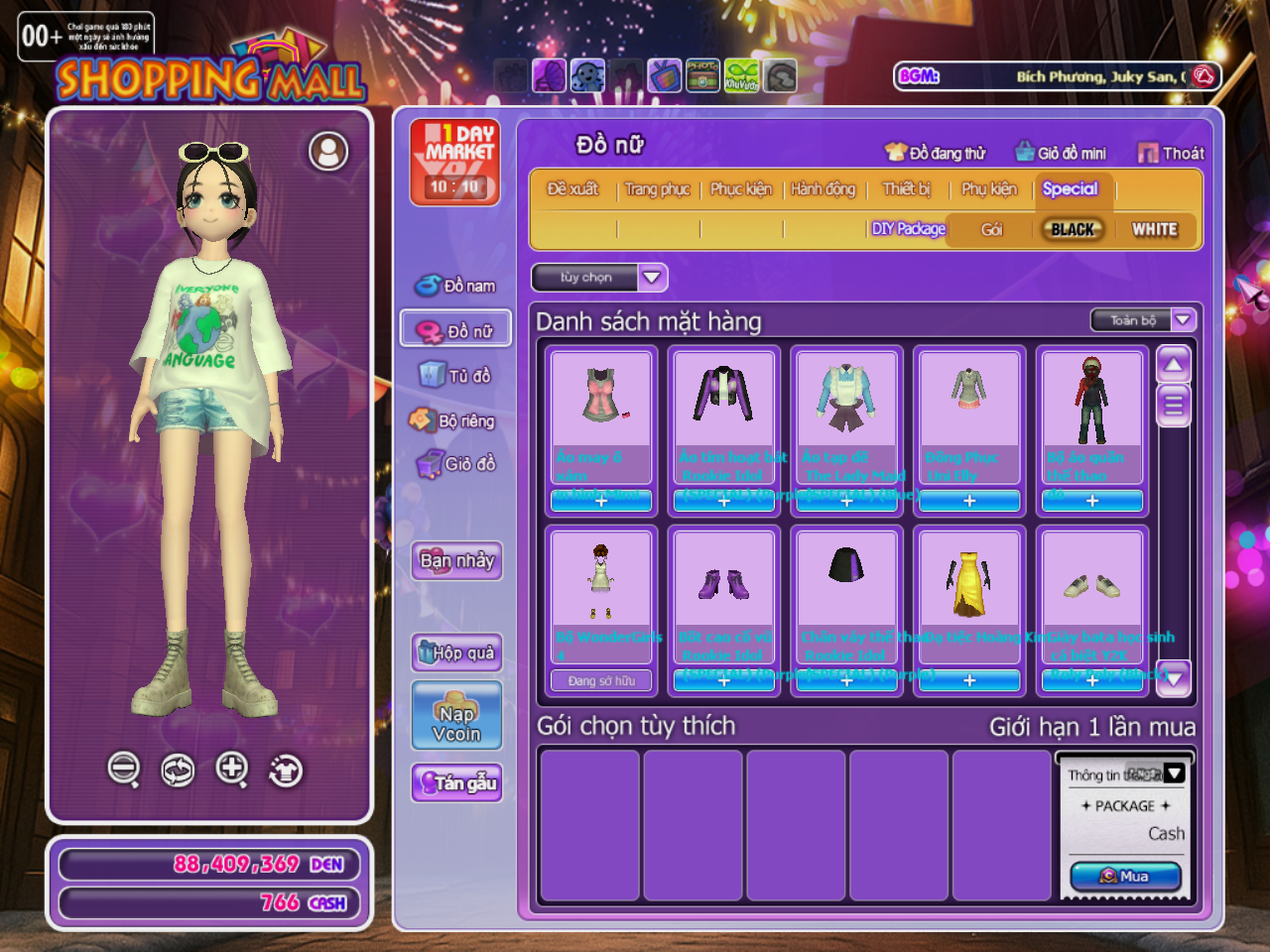This screenshot has height=952, width=1270.
Task: Open the 1 Day Market banner
Action: click(x=455, y=163)
